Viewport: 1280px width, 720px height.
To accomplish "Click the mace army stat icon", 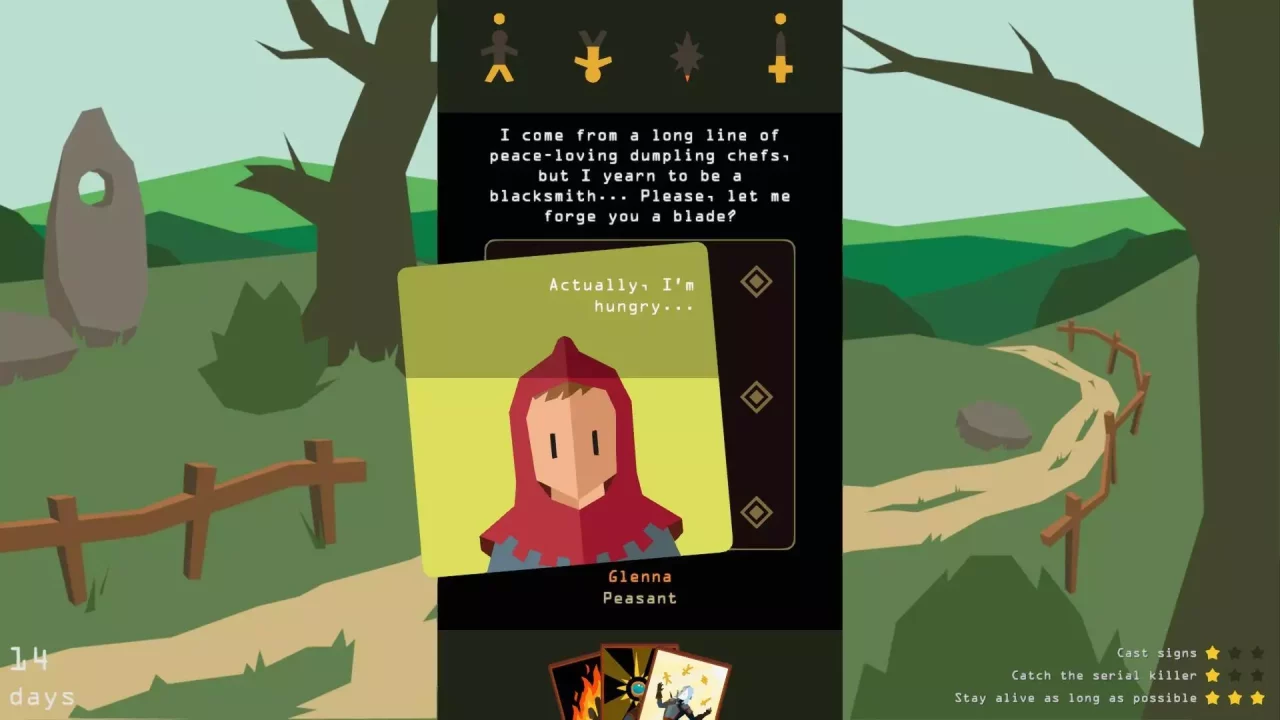I will point(687,50).
